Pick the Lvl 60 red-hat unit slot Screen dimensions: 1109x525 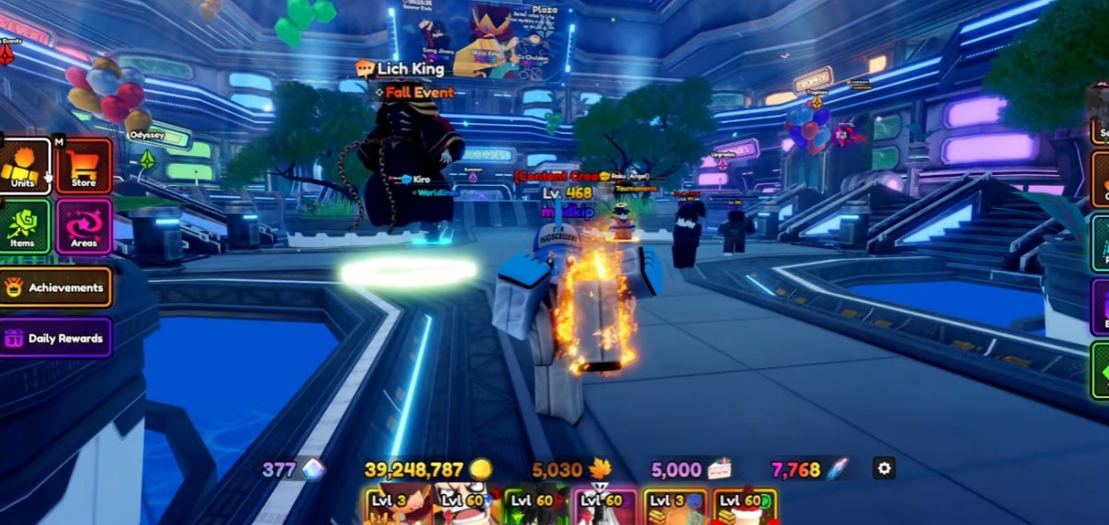point(745,507)
